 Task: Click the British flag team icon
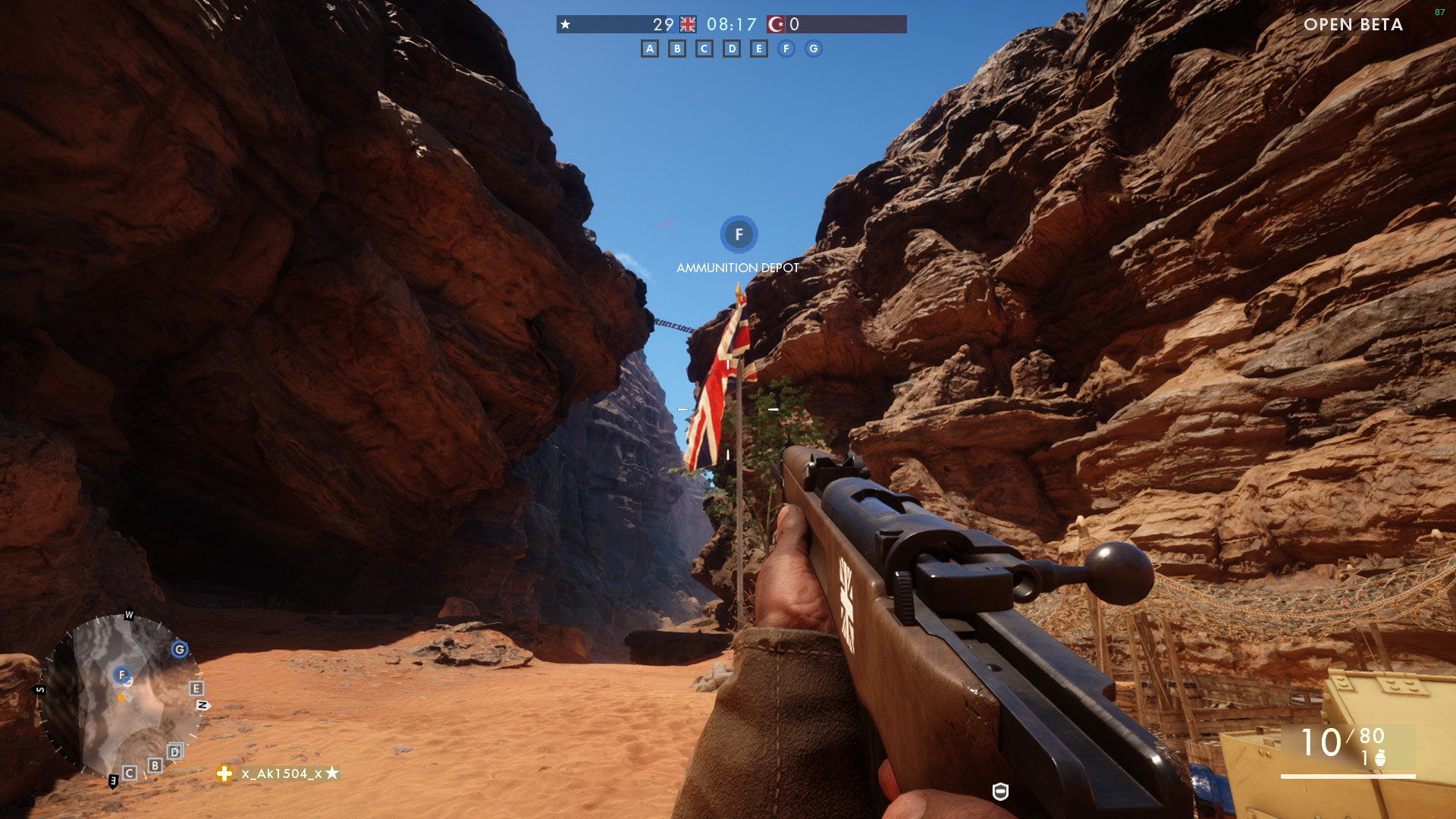point(688,24)
